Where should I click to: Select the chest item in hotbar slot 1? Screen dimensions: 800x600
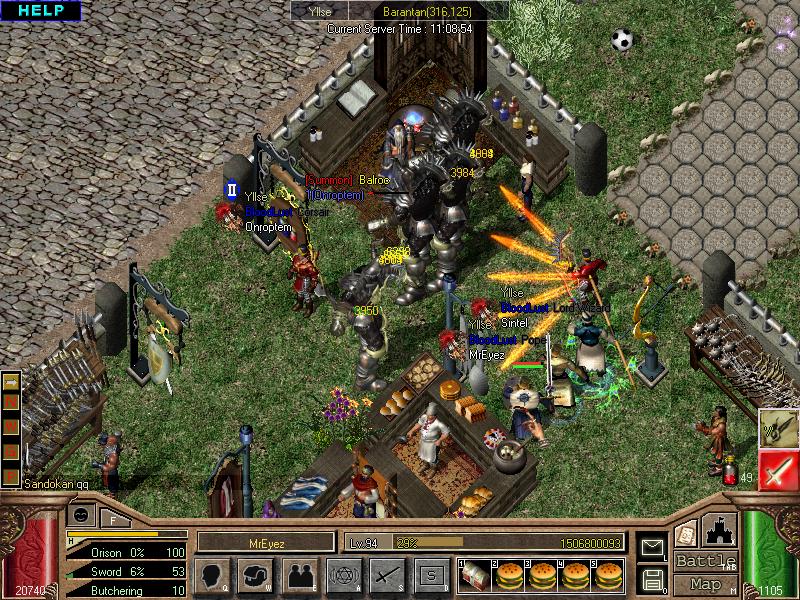click(475, 575)
